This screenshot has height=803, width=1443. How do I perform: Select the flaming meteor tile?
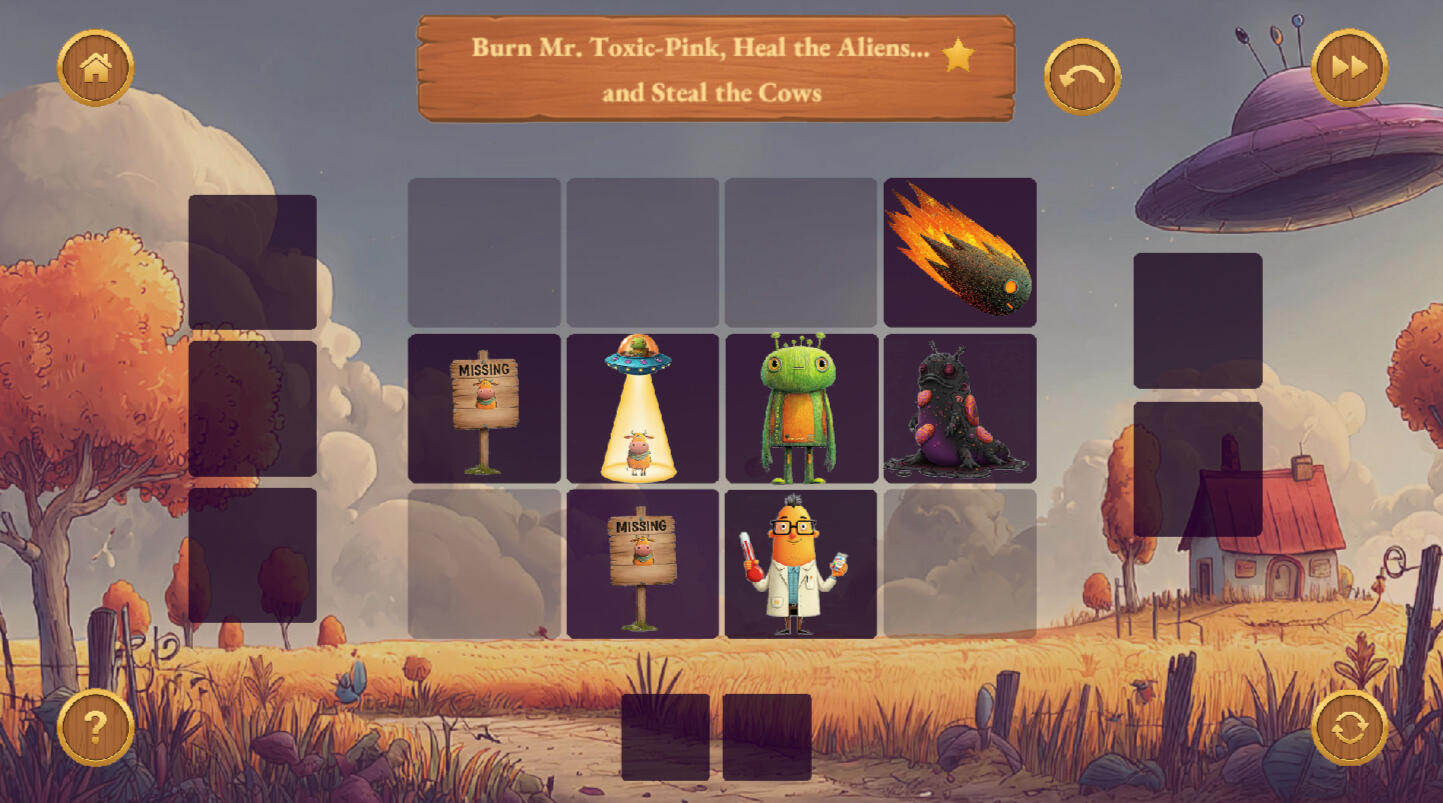[960, 252]
